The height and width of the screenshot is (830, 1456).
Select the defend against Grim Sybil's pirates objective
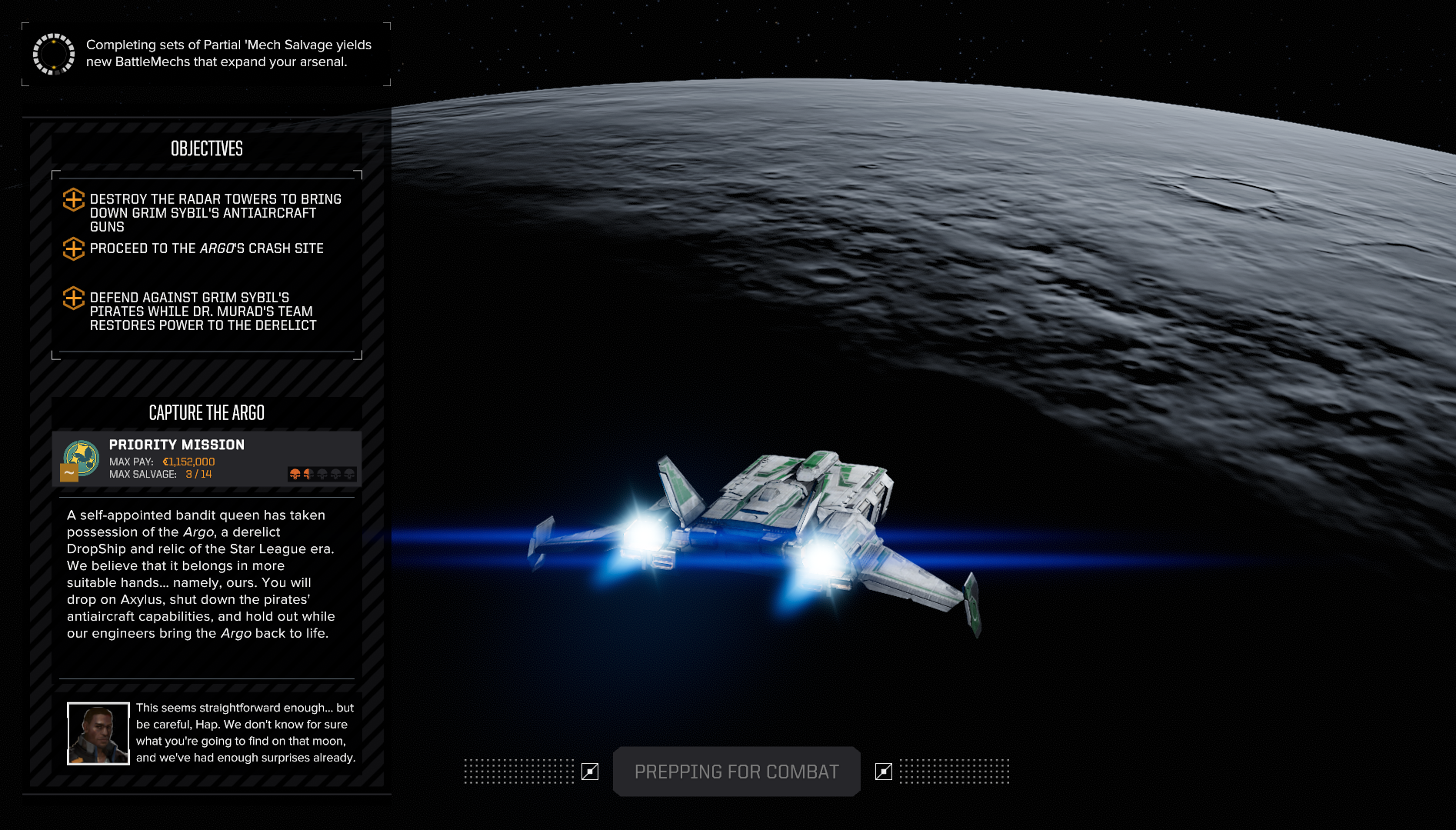(x=203, y=311)
